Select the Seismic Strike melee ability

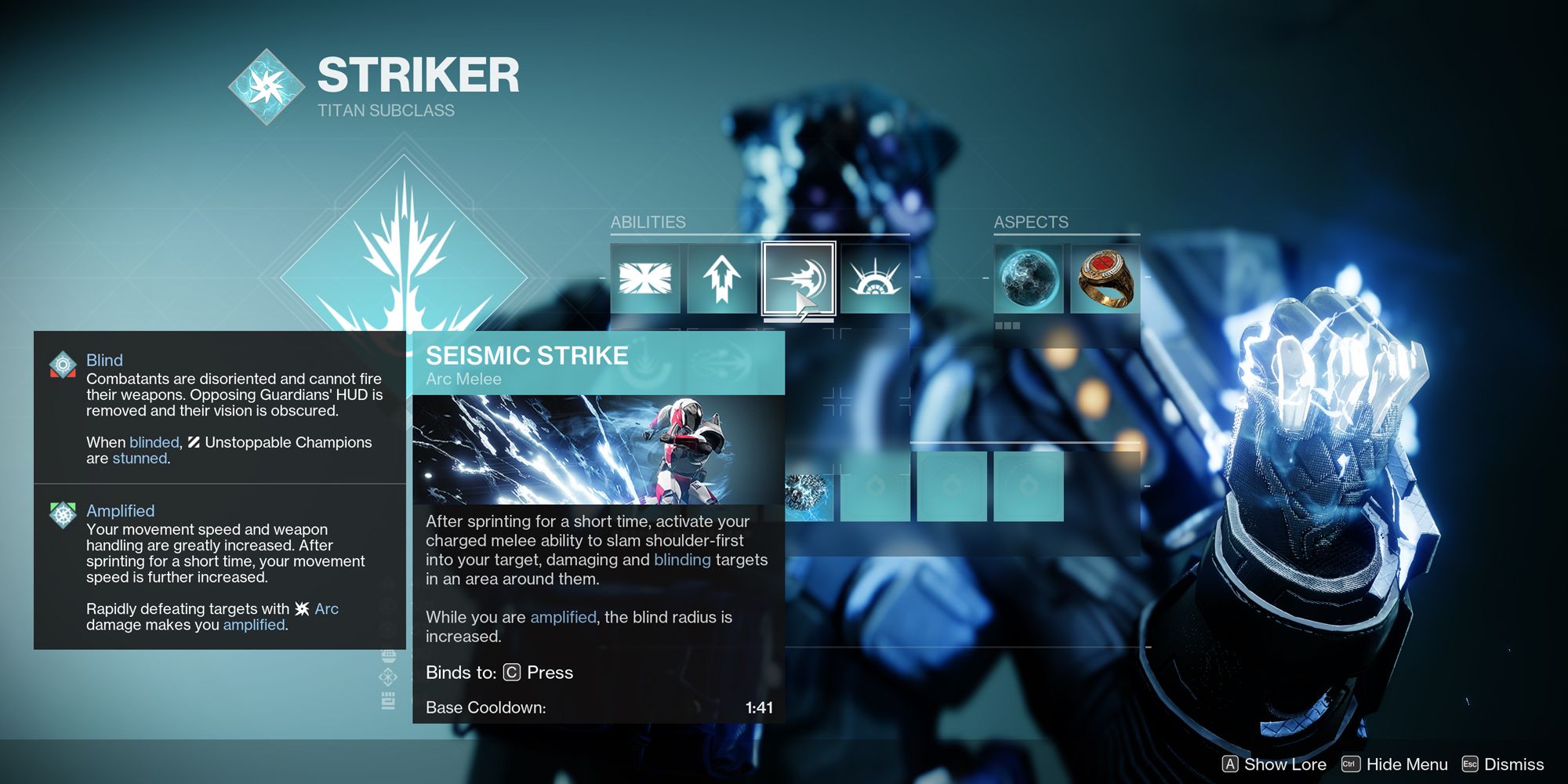click(x=797, y=278)
